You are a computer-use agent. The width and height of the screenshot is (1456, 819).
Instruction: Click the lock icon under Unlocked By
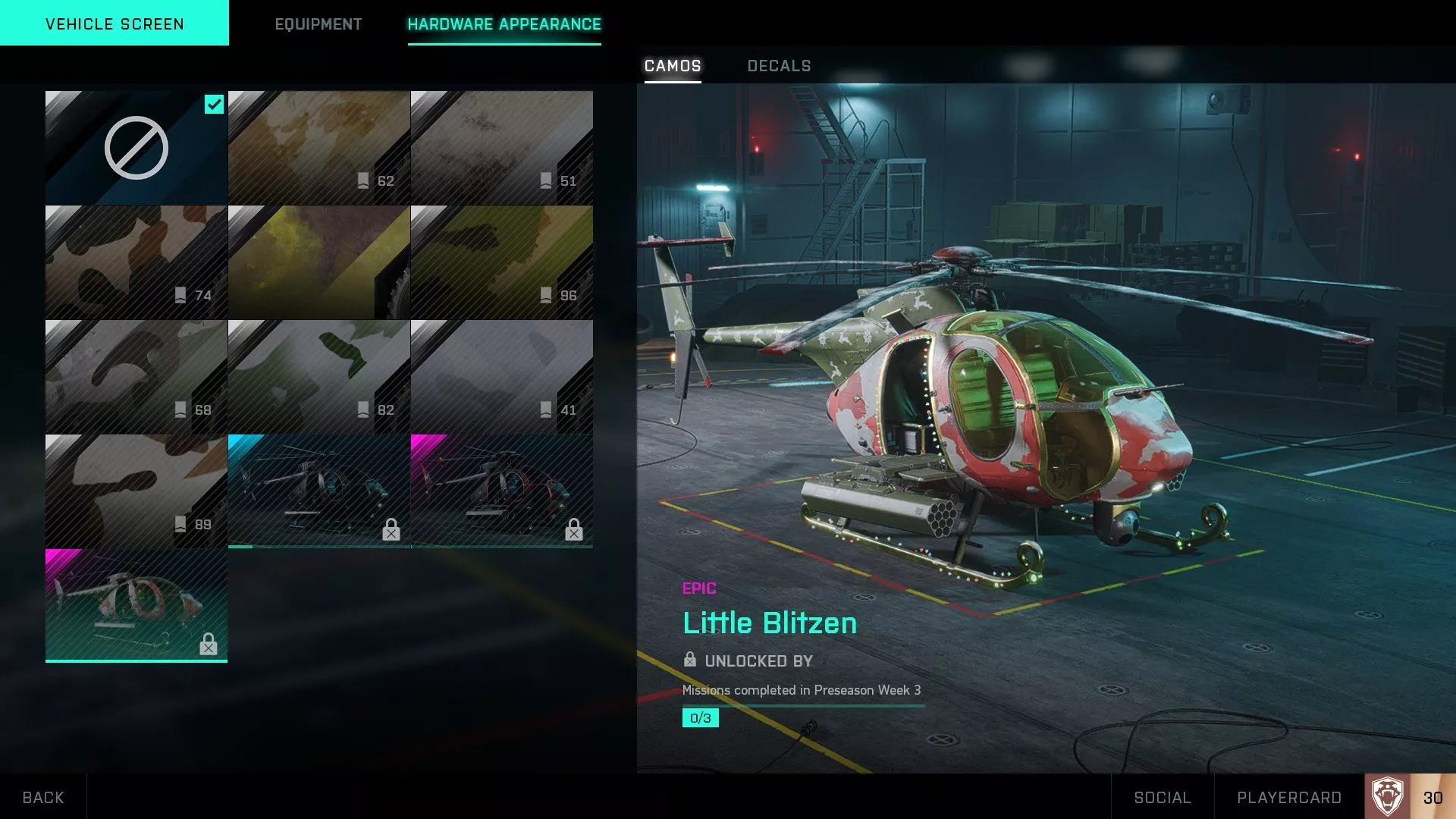click(x=689, y=661)
